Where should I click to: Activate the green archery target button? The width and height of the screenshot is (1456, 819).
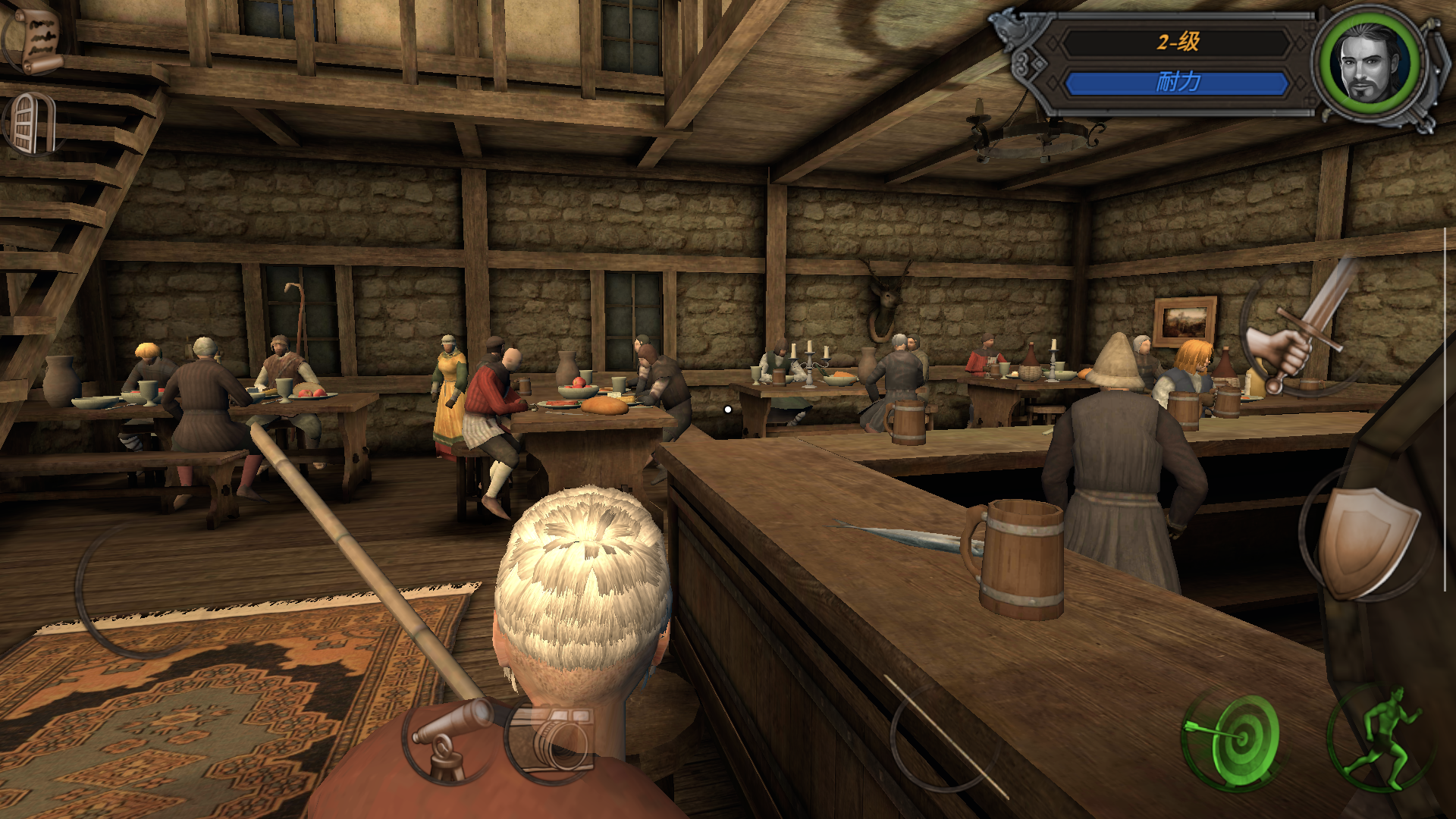pyautogui.click(x=1234, y=735)
